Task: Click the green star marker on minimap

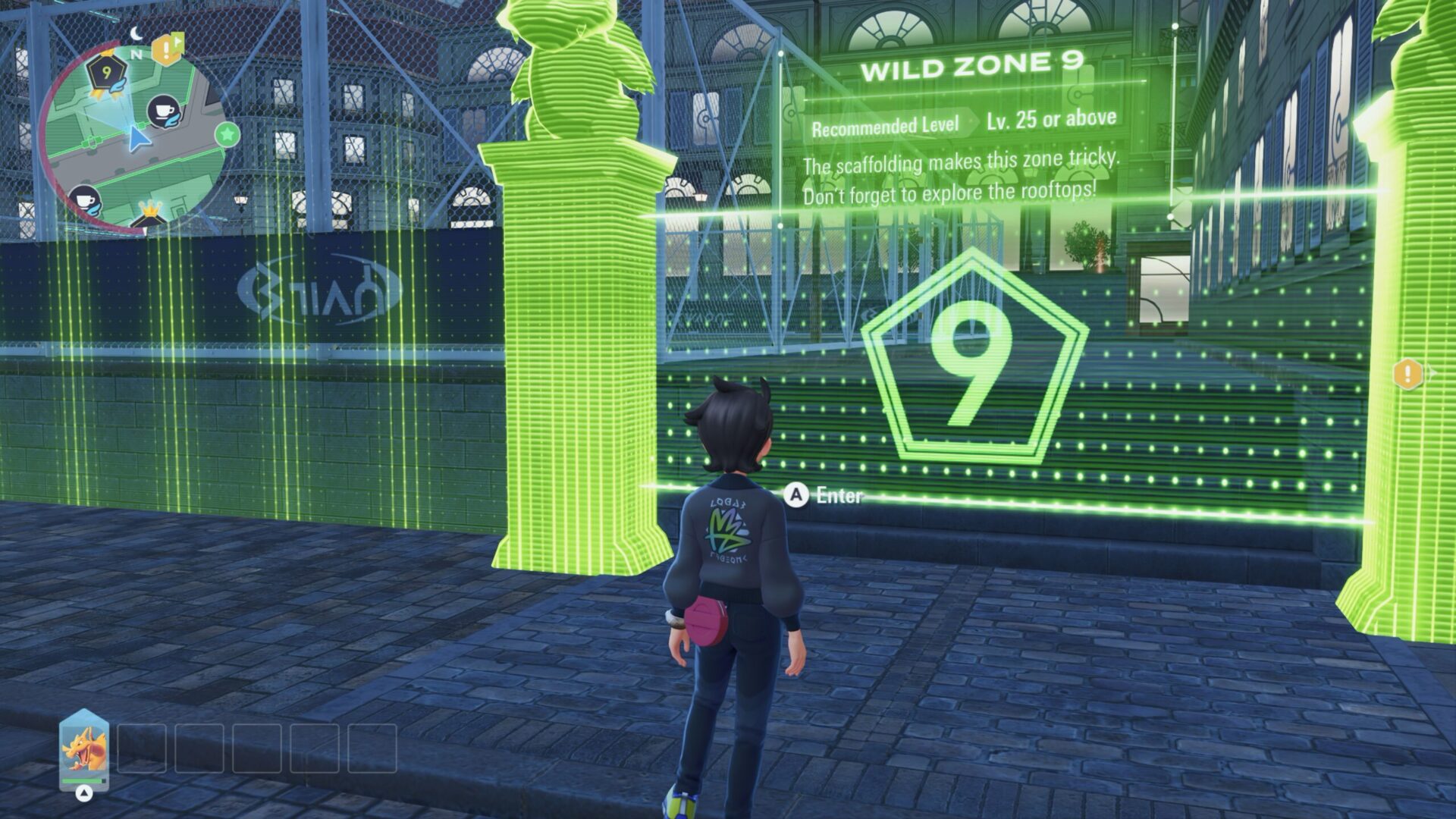Action: pos(227,135)
